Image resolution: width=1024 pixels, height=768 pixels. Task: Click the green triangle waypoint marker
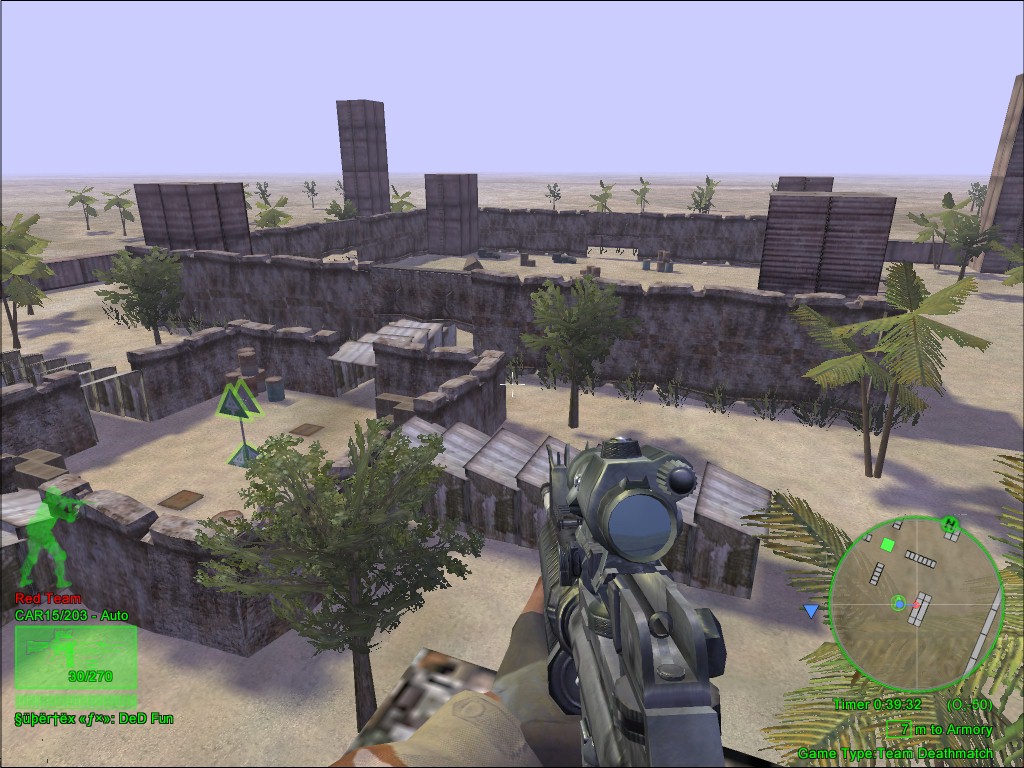[x=239, y=402]
